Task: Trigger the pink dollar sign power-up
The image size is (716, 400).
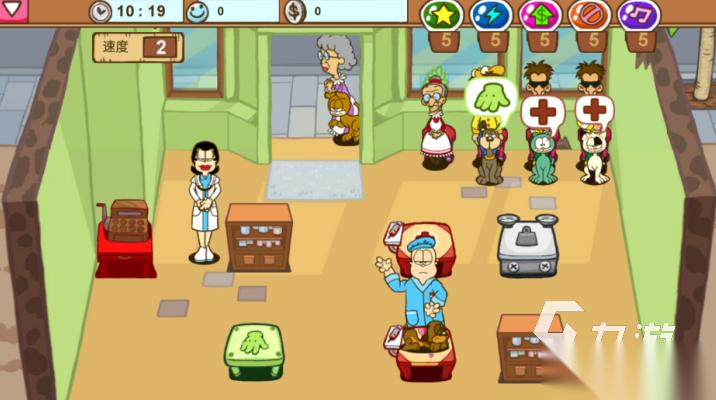Action: [x=538, y=15]
